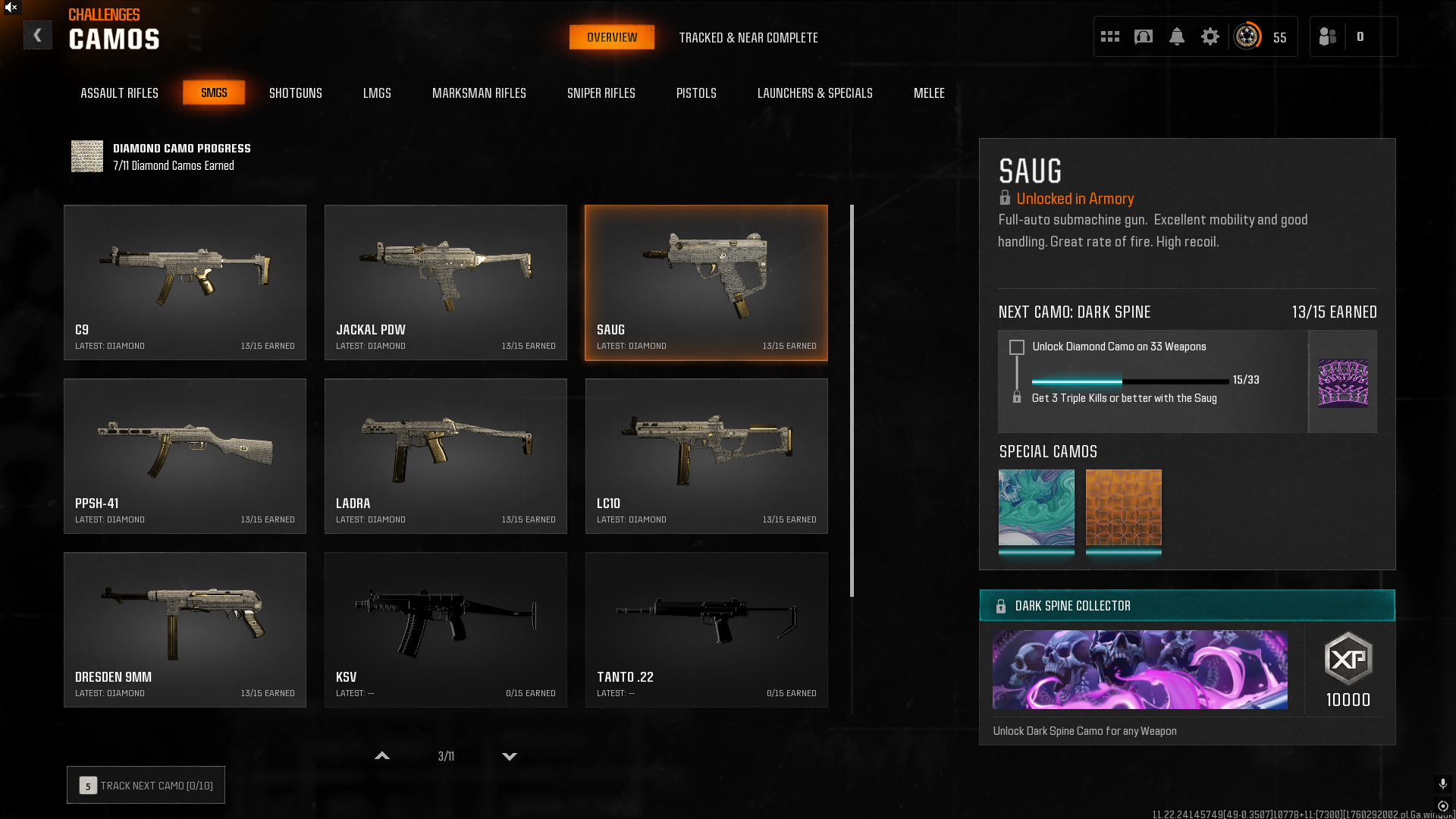1456x819 pixels.
Task: Choose the Launchers & Specials tab
Action: [814, 93]
